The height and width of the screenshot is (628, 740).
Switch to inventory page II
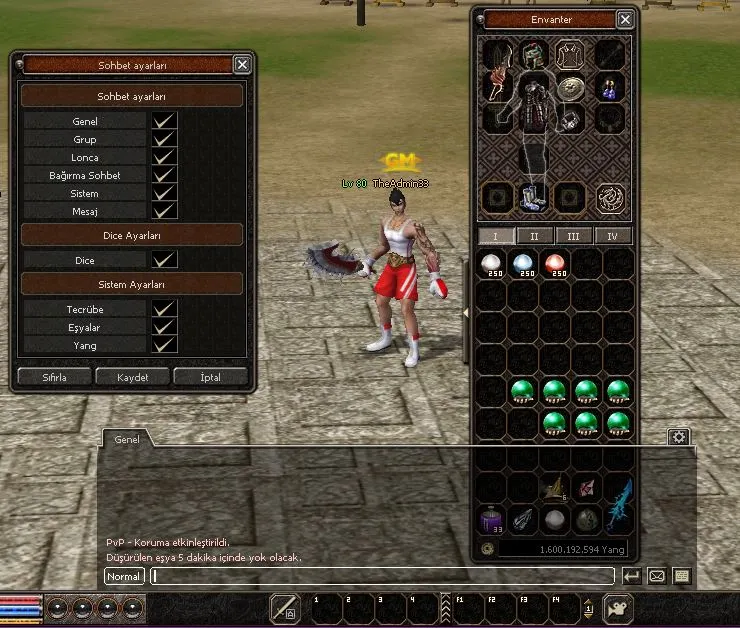pyautogui.click(x=534, y=236)
